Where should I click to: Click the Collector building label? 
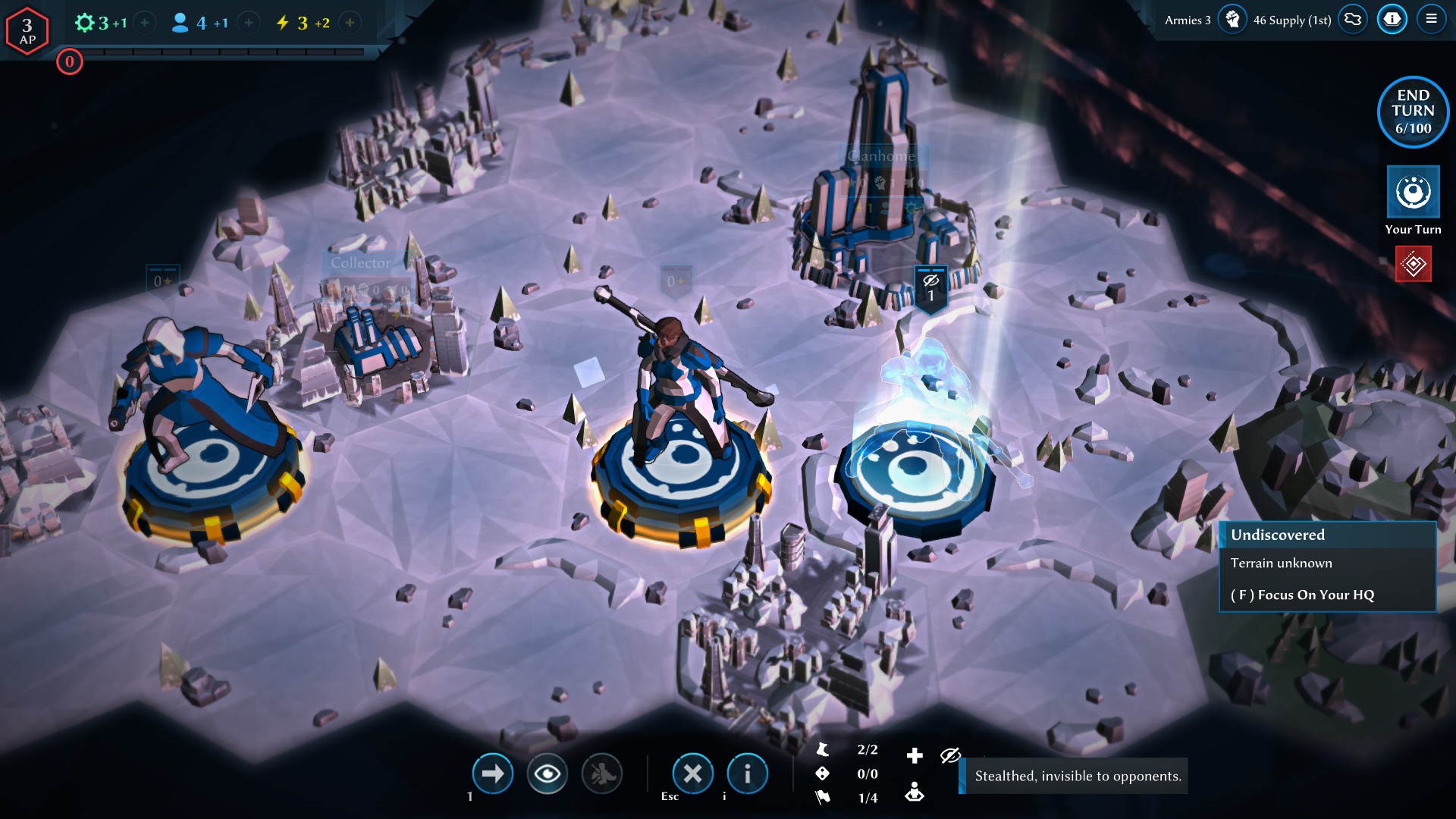click(359, 262)
